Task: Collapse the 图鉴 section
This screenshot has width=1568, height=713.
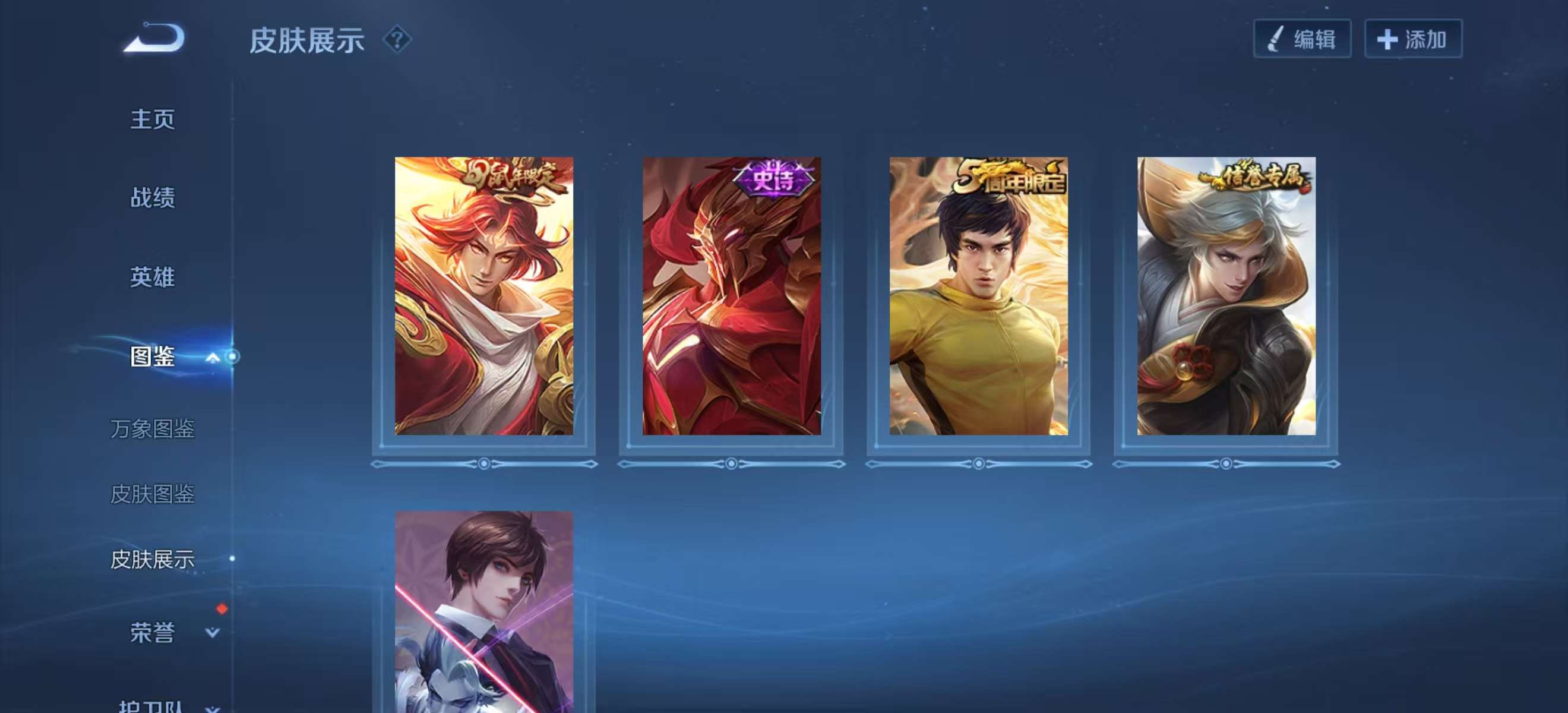Action: point(212,357)
